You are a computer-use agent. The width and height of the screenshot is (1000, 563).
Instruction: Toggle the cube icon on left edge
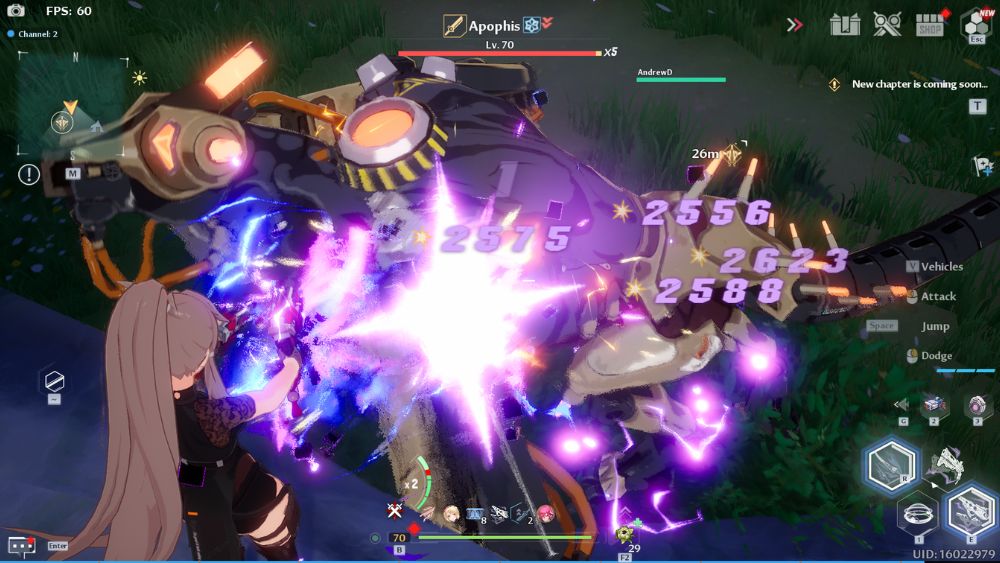(x=54, y=381)
